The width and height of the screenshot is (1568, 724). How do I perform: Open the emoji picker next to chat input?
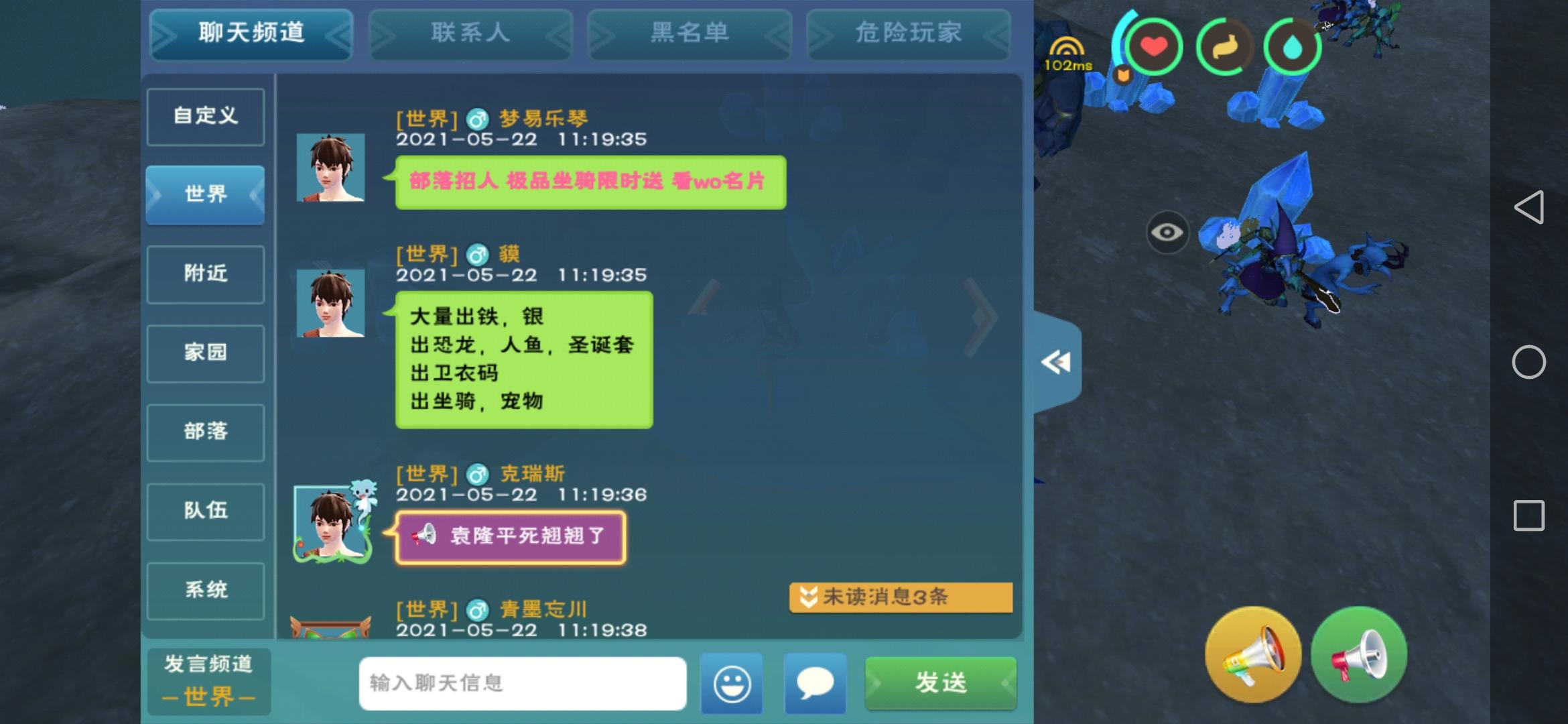(731, 683)
